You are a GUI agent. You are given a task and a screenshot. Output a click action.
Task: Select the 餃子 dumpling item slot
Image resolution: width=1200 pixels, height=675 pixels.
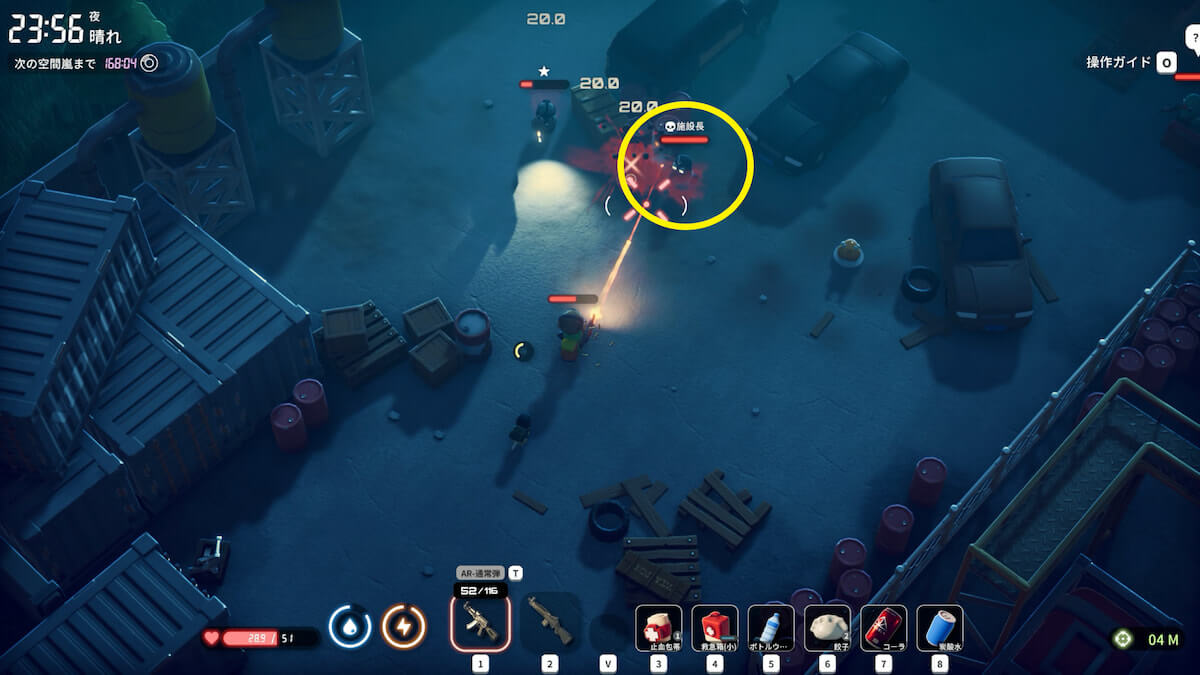[827, 627]
